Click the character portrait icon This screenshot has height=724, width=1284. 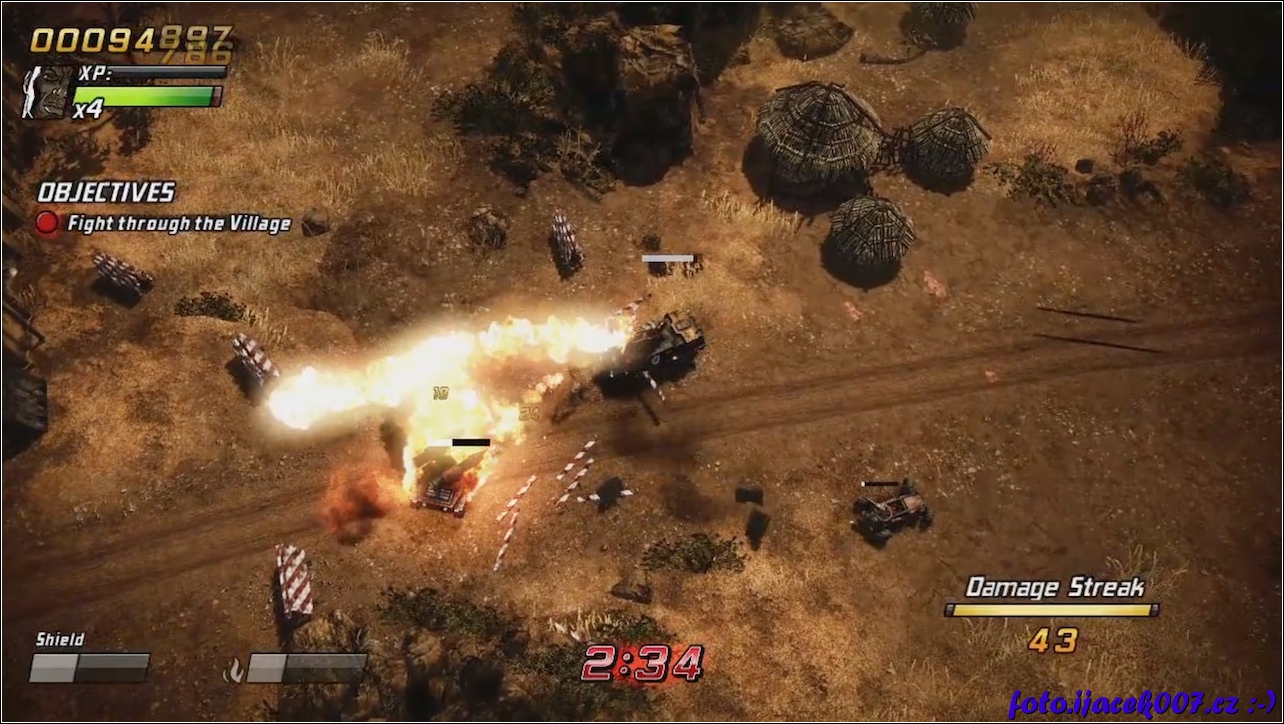[x=47, y=90]
